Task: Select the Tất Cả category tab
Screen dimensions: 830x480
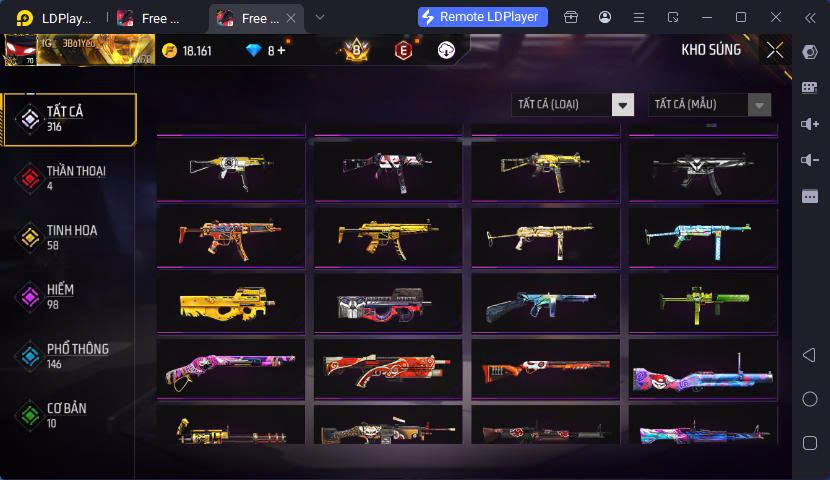Action: click(x=68, y=119)
